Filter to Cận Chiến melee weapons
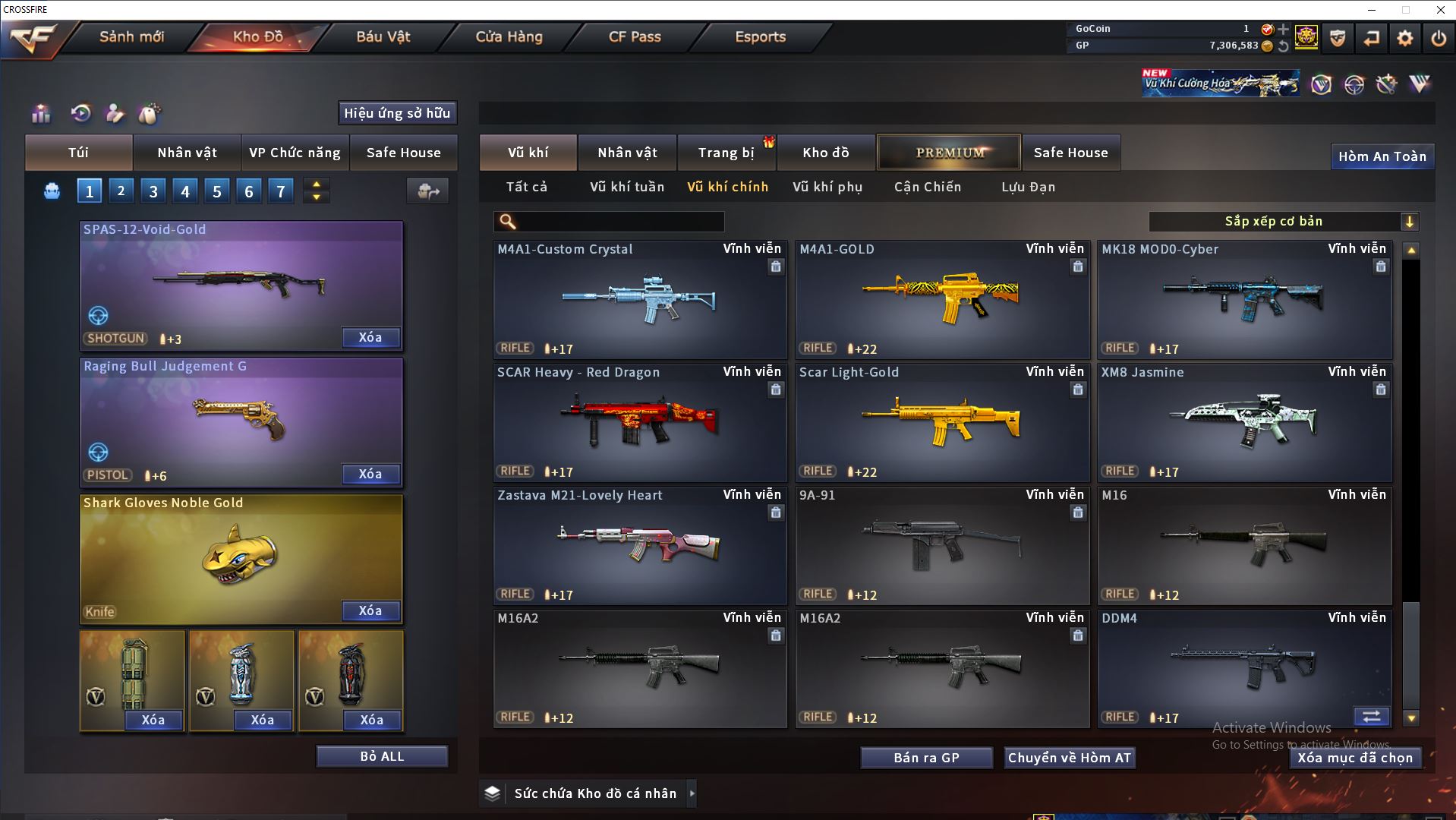 click(927, 187)
